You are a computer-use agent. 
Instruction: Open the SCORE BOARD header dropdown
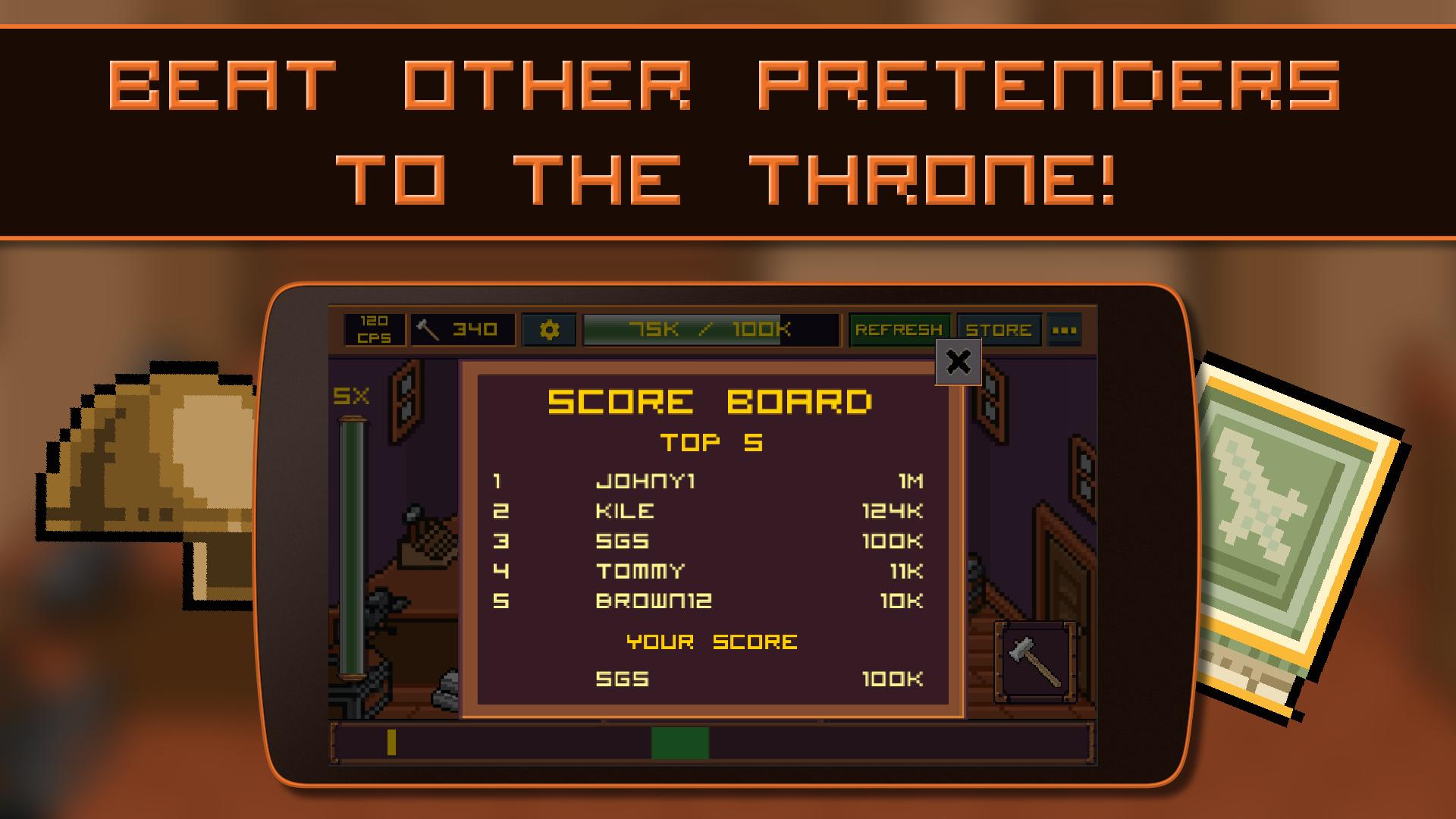[711, 400]
